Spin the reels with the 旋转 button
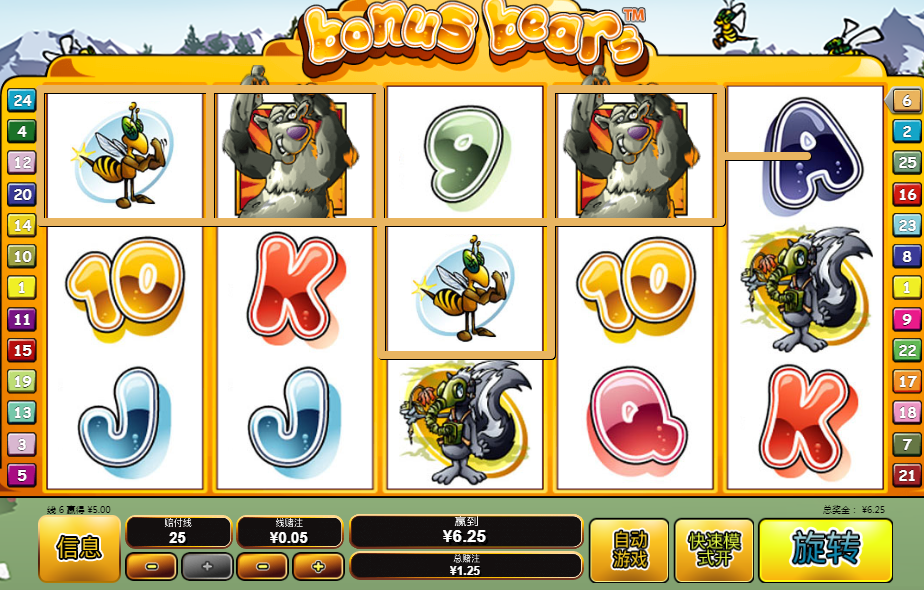 point(825,549)
